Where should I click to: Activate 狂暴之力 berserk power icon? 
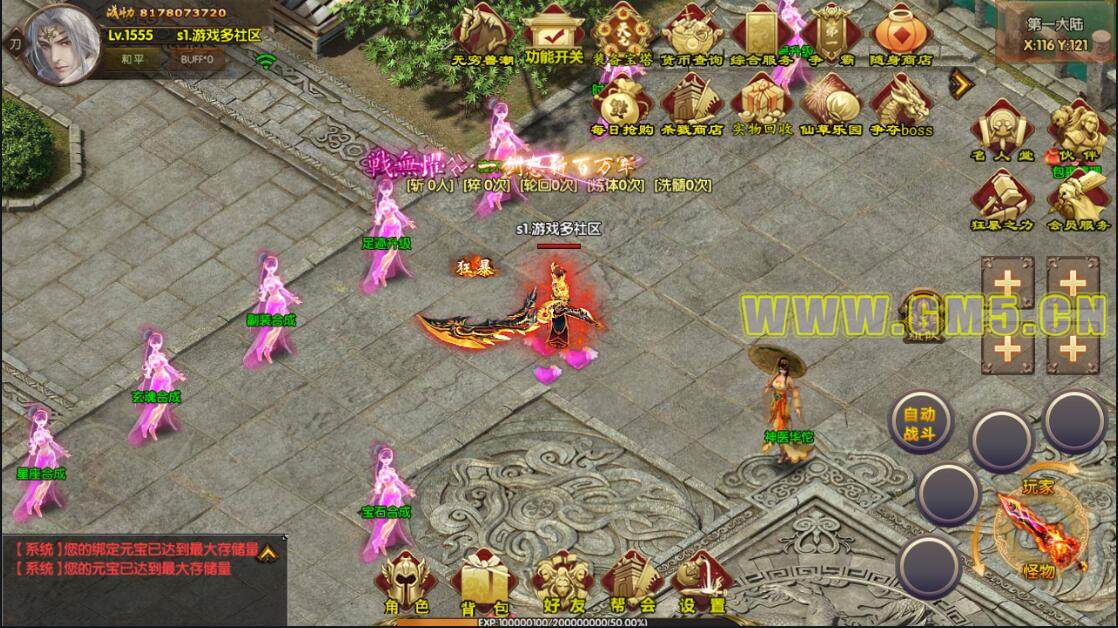point(1001,200)
